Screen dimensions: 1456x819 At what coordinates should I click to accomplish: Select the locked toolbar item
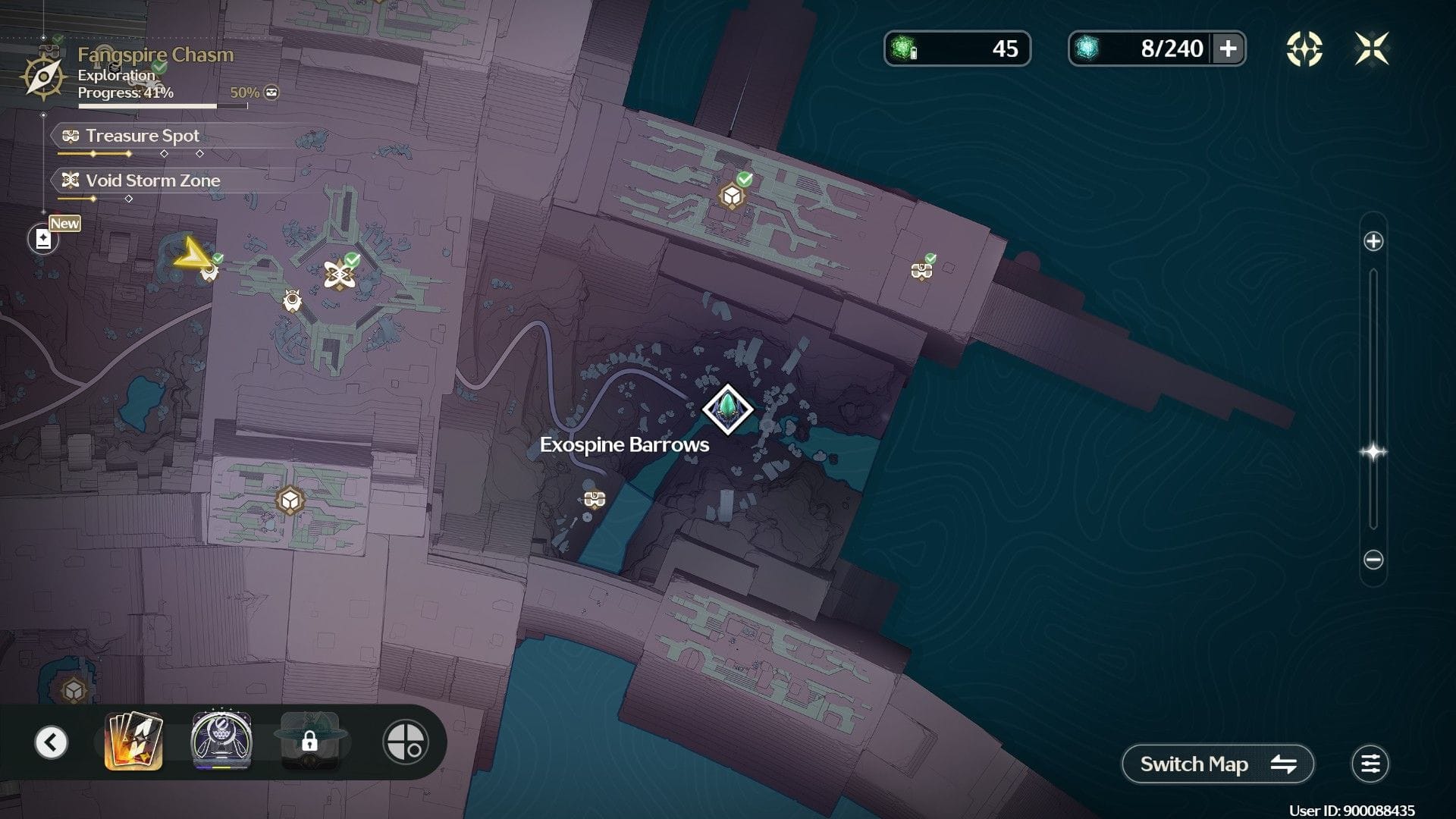pos(309,741)
